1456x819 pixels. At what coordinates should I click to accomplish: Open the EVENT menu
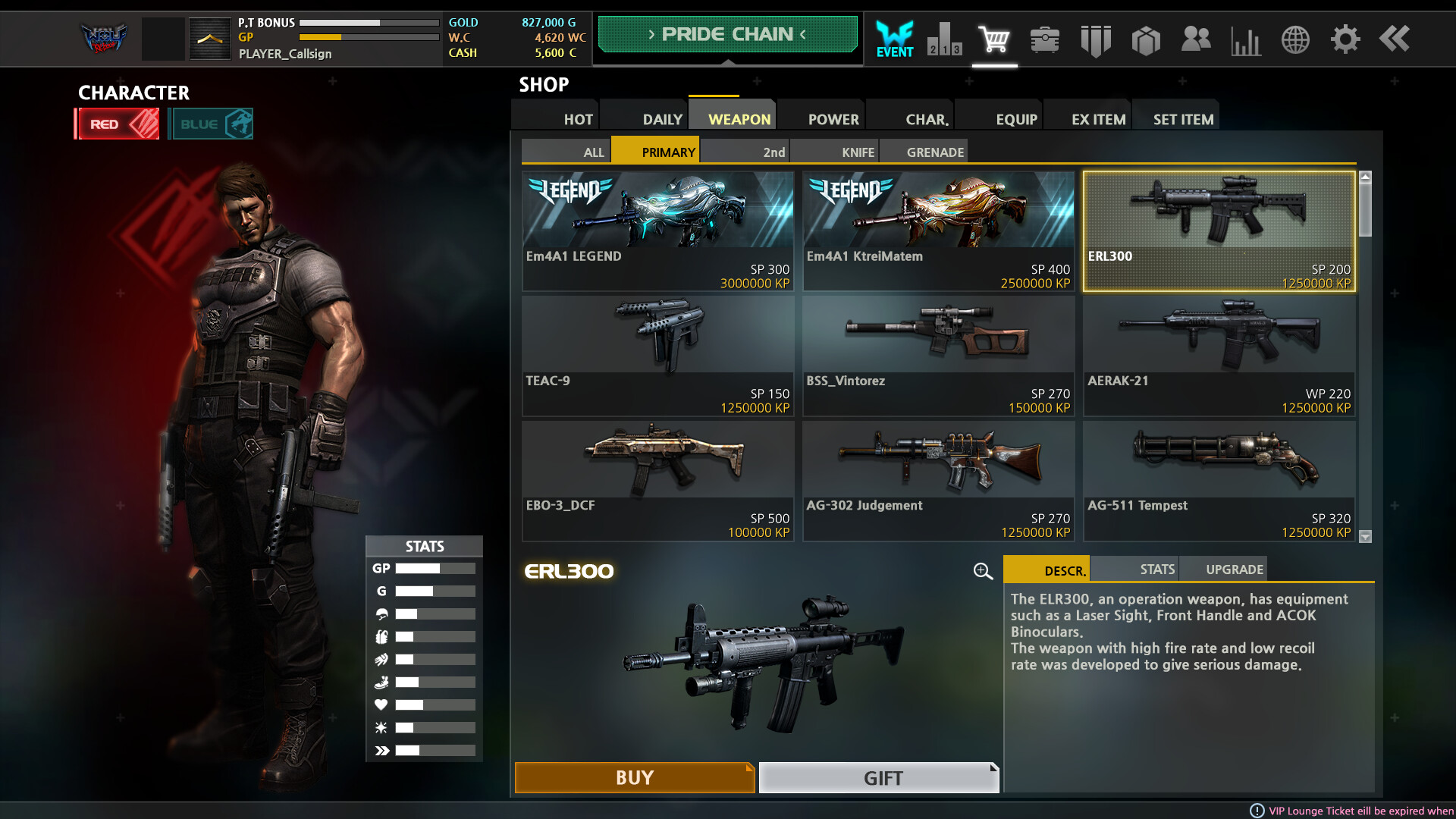tap(895, 39)
